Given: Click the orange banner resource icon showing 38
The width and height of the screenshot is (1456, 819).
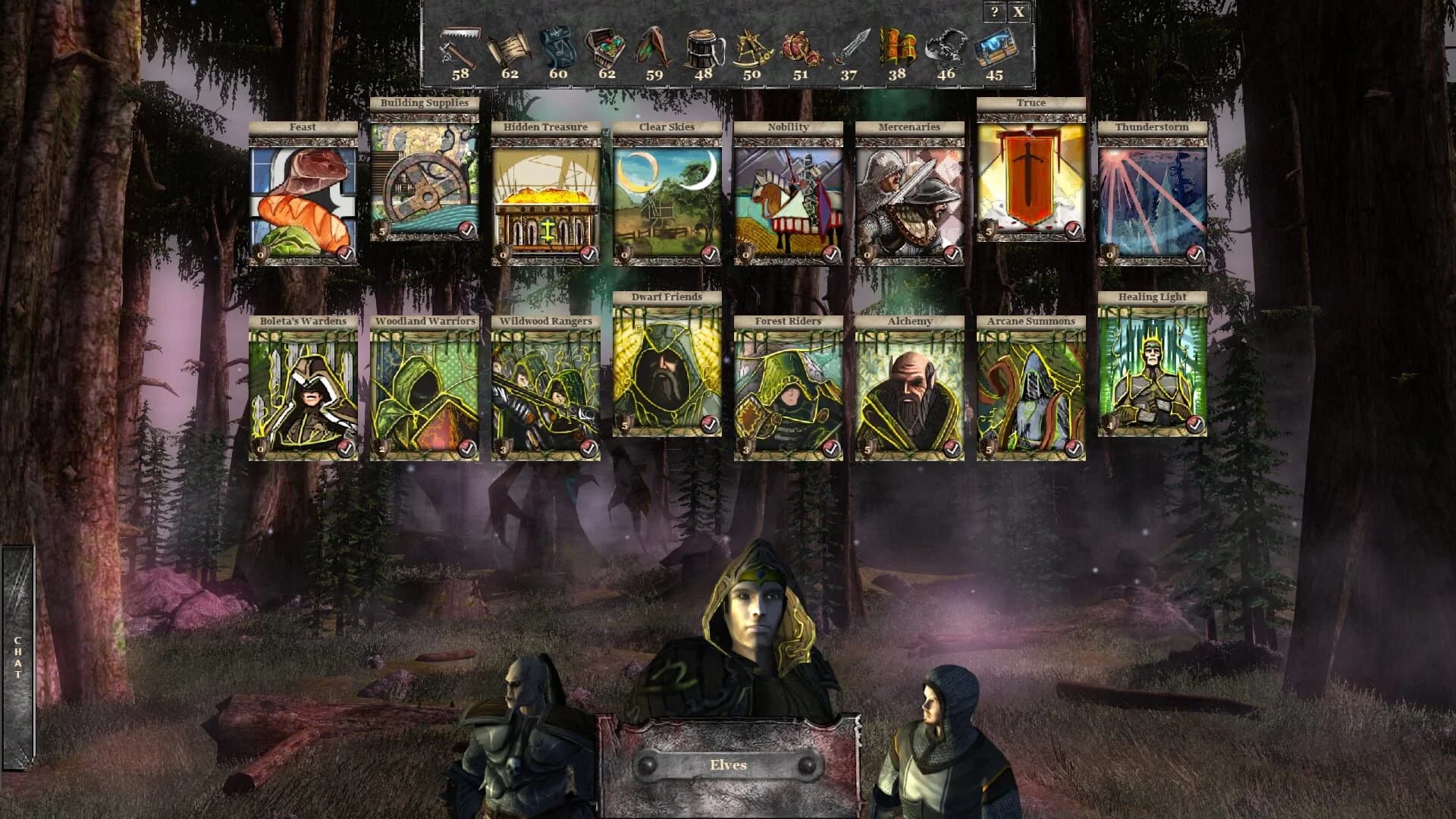Looking at the screenshot, I should click(896, 45).
